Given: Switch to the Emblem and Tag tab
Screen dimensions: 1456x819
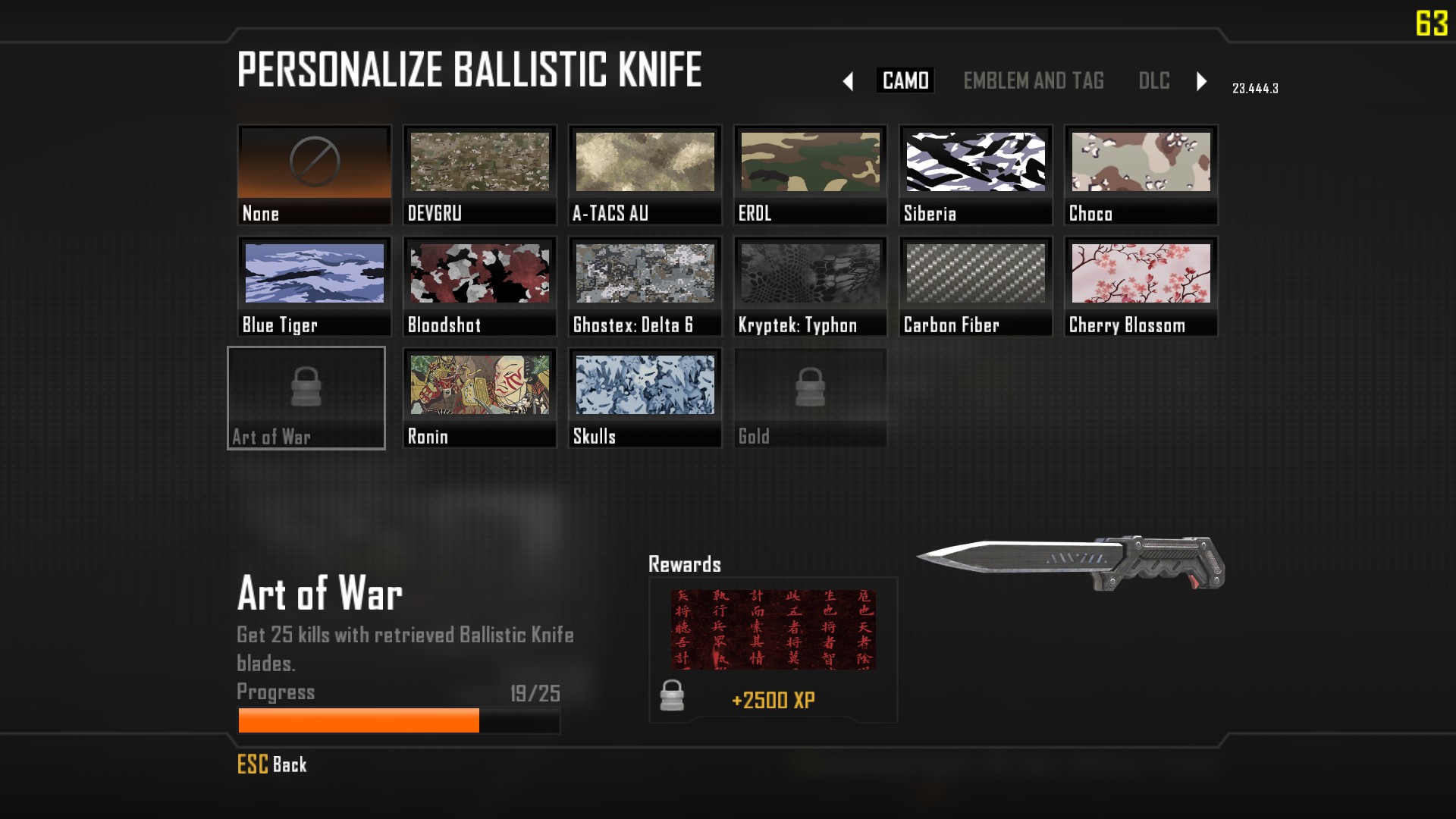Looking at the screenshot, I should coord(1033,80).
